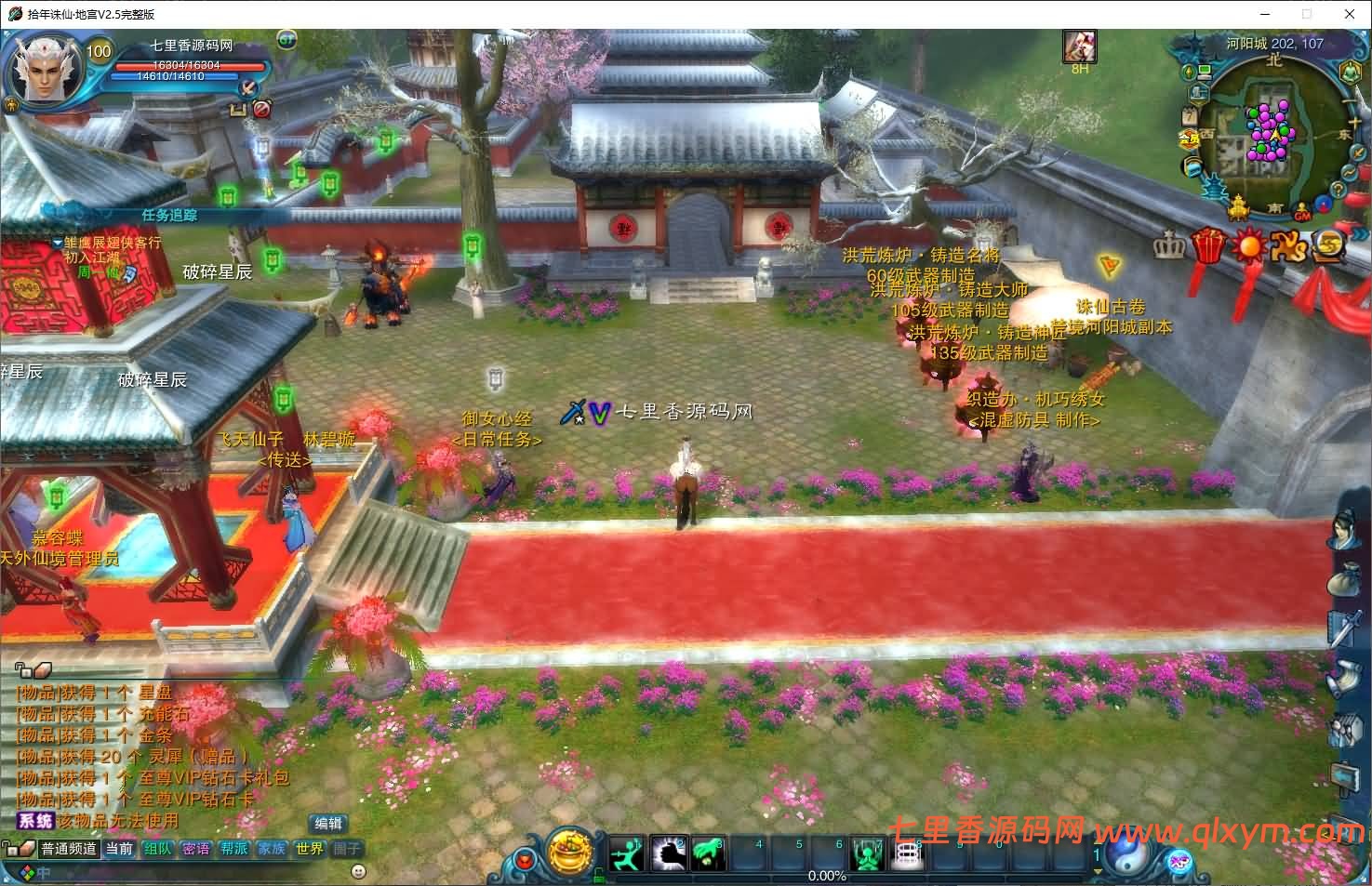This screenshot has width=1372, height=886.
Task: Click the 会员 VIP icon beside the minimap
Action: coord(1189,137)
